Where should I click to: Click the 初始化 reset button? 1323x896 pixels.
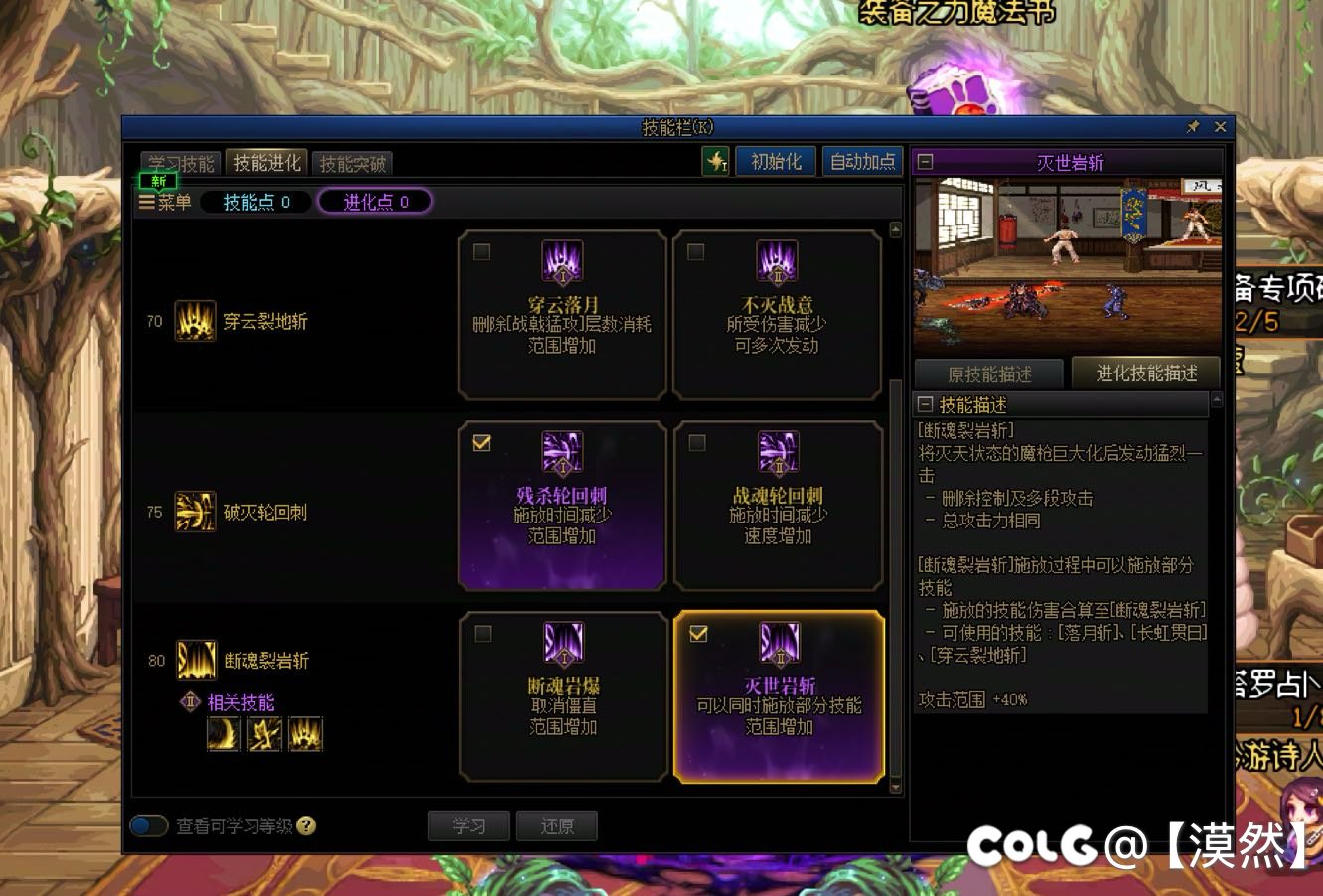point(776,161)
